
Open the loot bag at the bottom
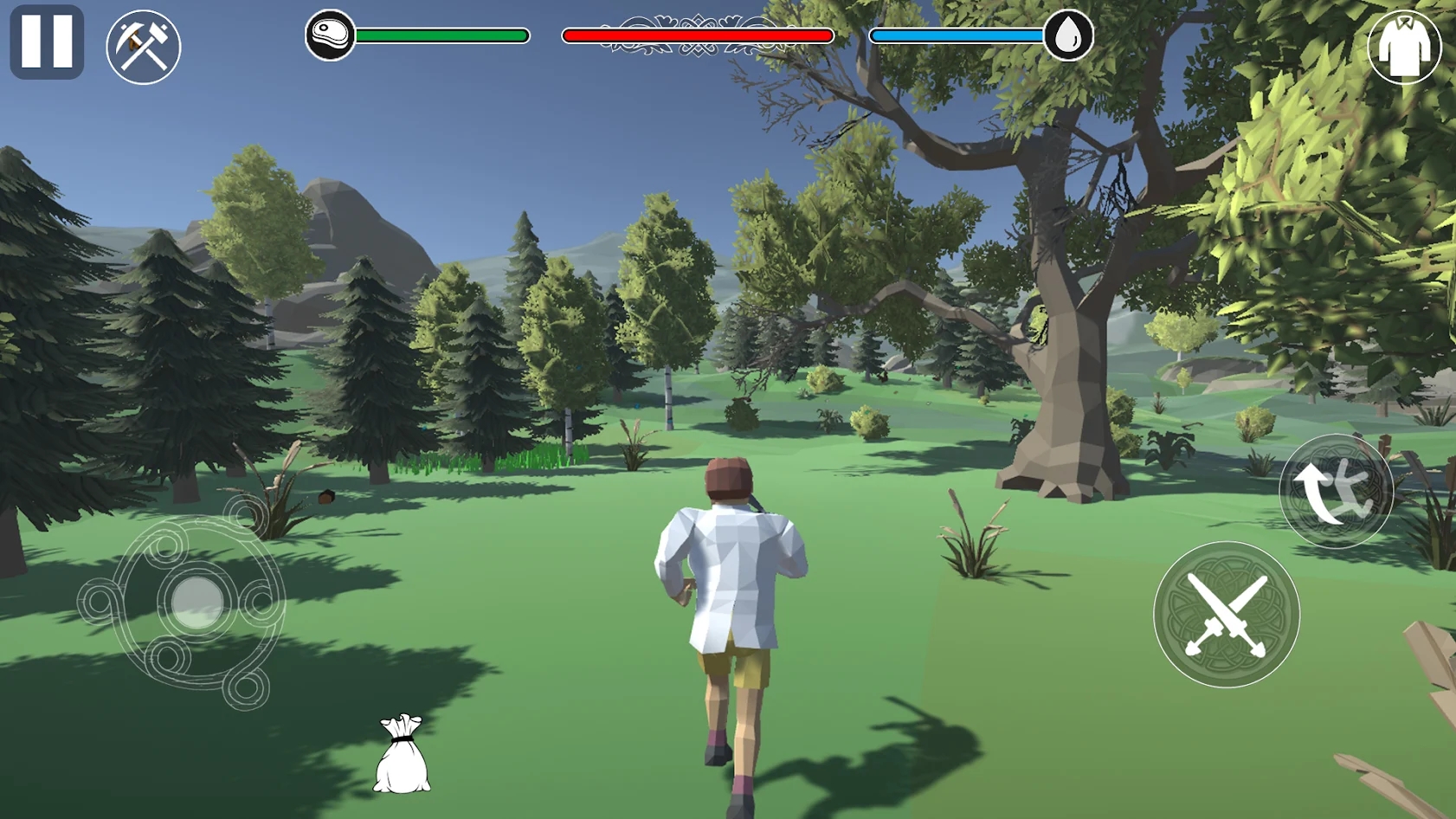403,760
